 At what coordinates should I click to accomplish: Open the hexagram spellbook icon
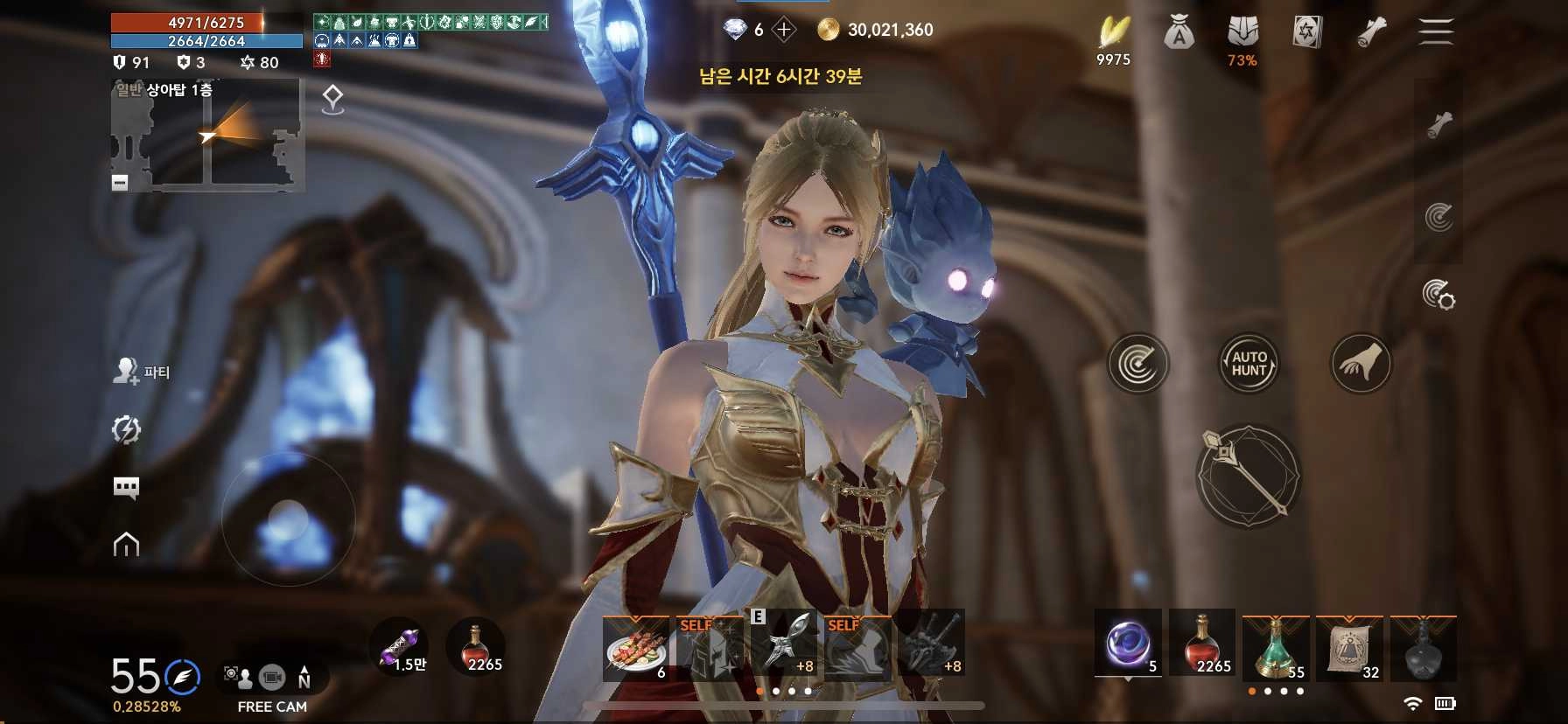point(1306,33)
